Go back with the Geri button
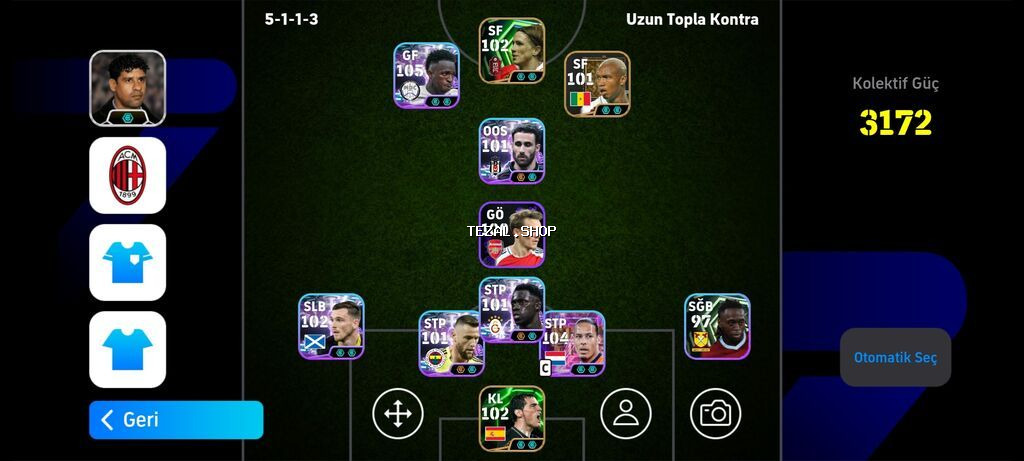Viewport: 1024px width, 461px height. (176, 420)
